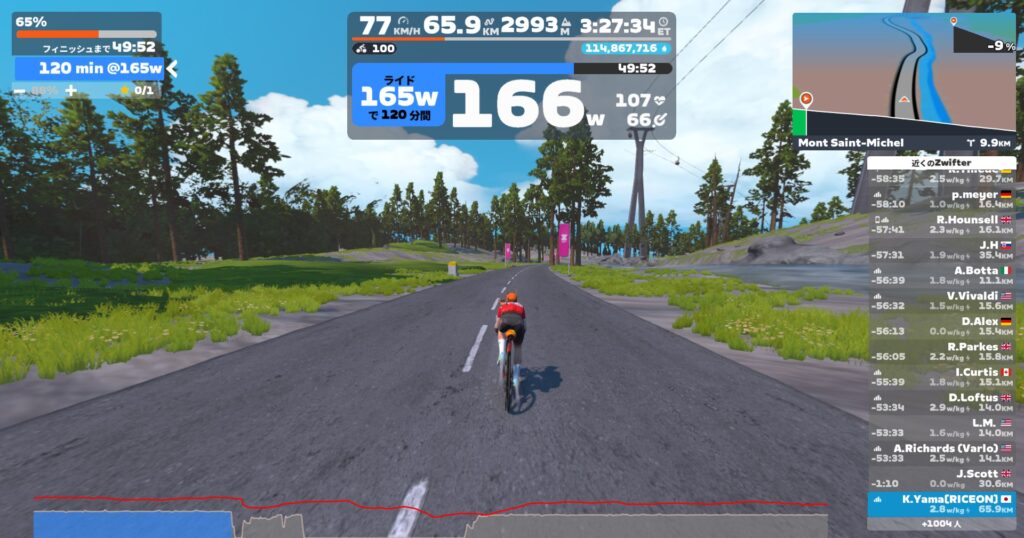This screenshot has width=1024, height=538.
Task: View rider D.Loftus from the list
Action: (940, 402)
